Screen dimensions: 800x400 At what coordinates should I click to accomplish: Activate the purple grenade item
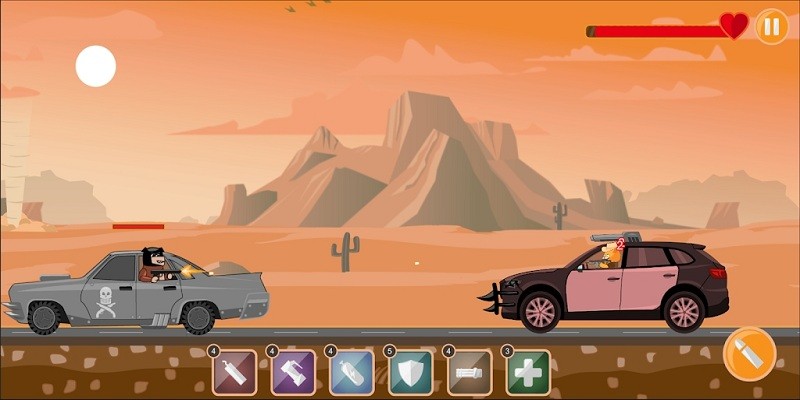click(x=293, y=372)
